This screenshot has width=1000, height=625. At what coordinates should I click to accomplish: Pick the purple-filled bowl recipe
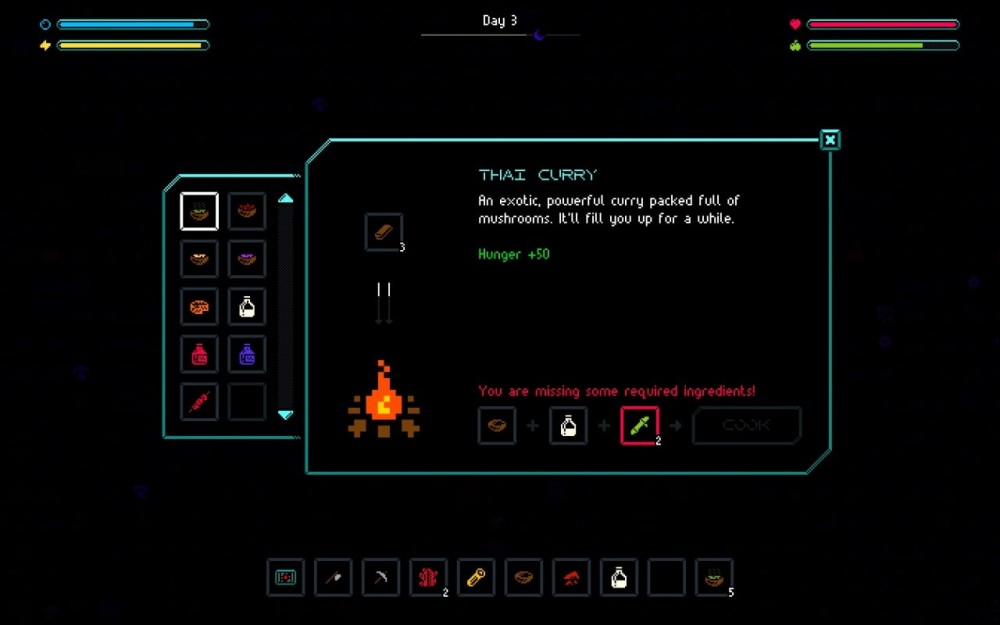click(247, 259)
